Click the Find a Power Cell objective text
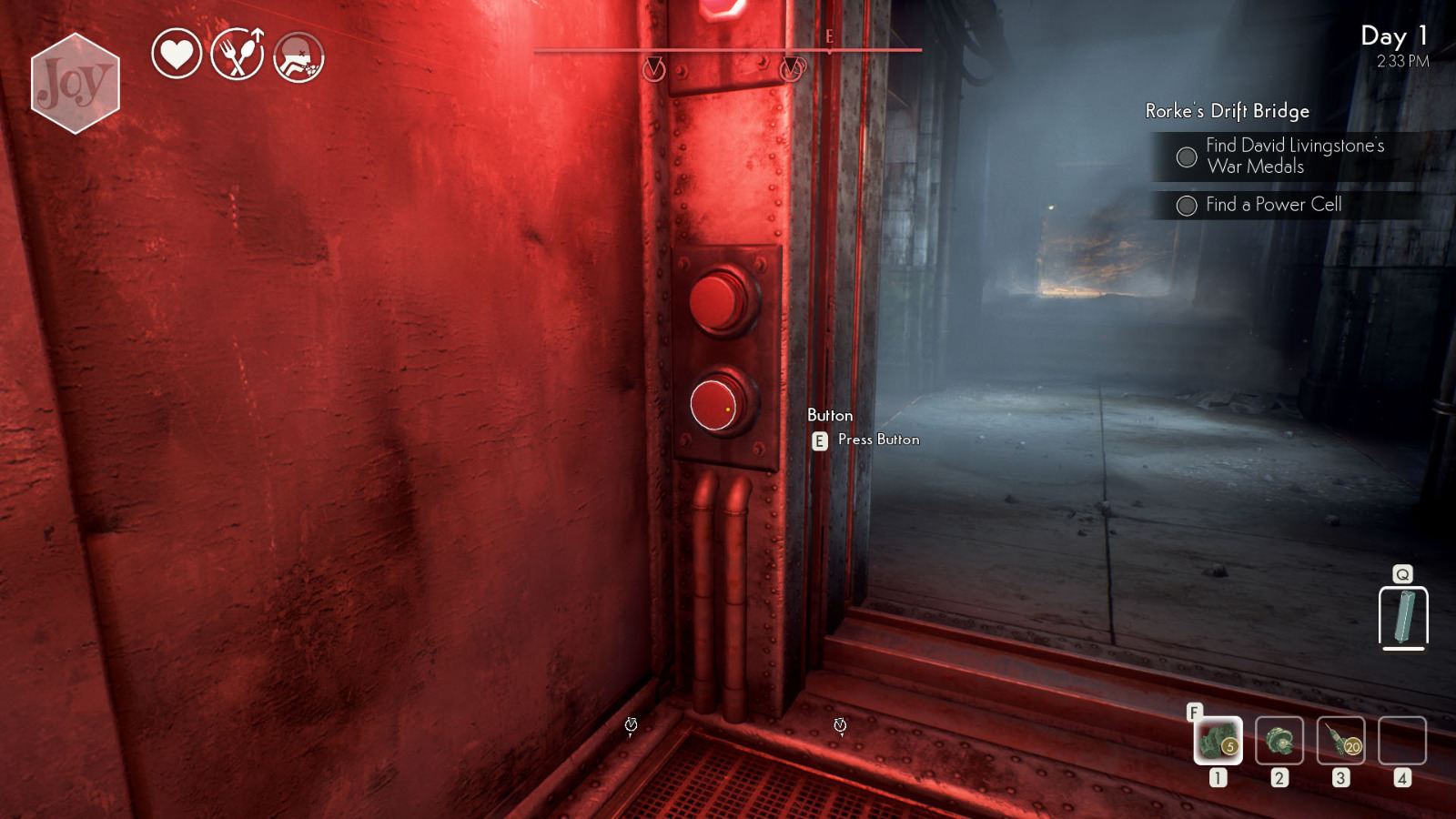This screenshot has height=819, width=1456. (x=1274, y=204)
